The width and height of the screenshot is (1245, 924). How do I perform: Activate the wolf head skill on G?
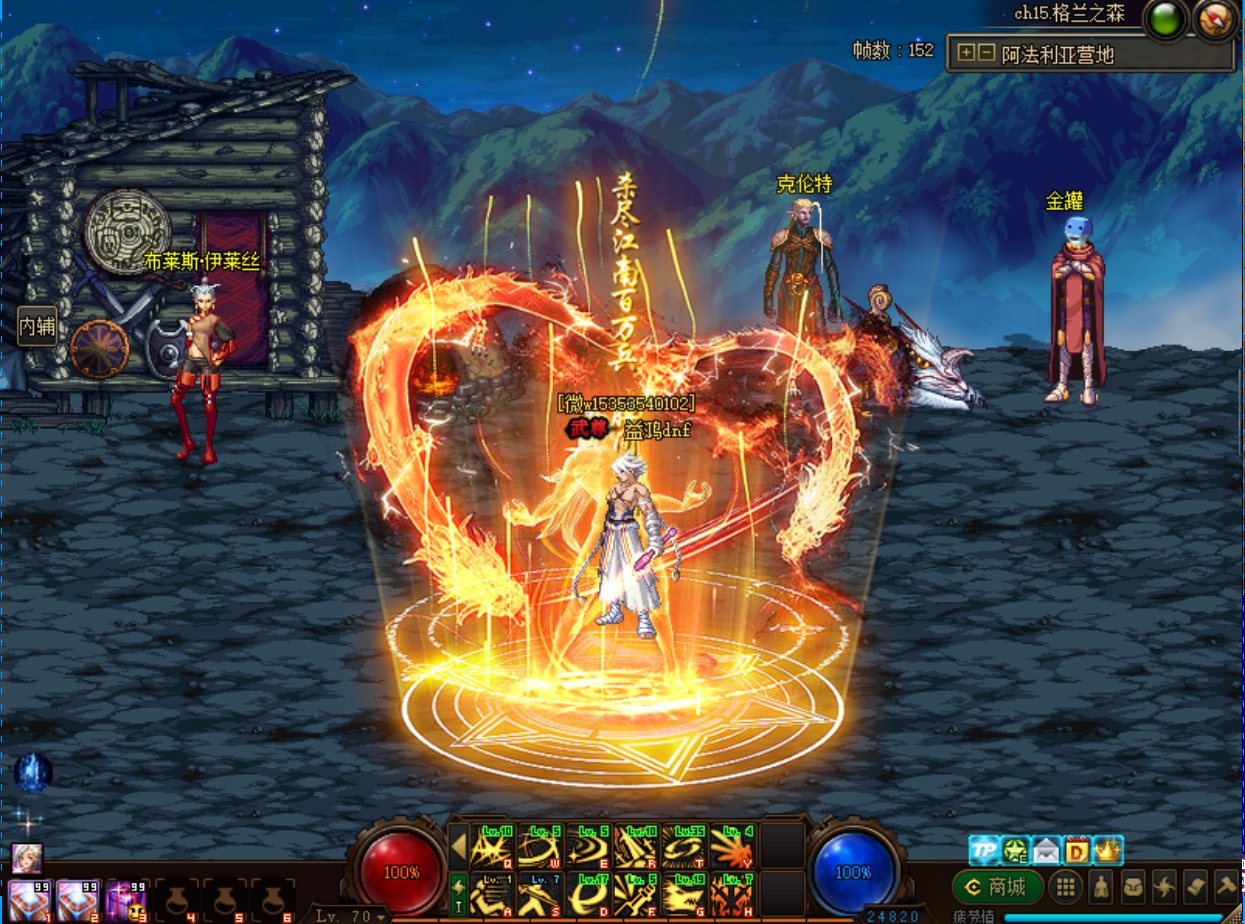[x=684, y=894]
